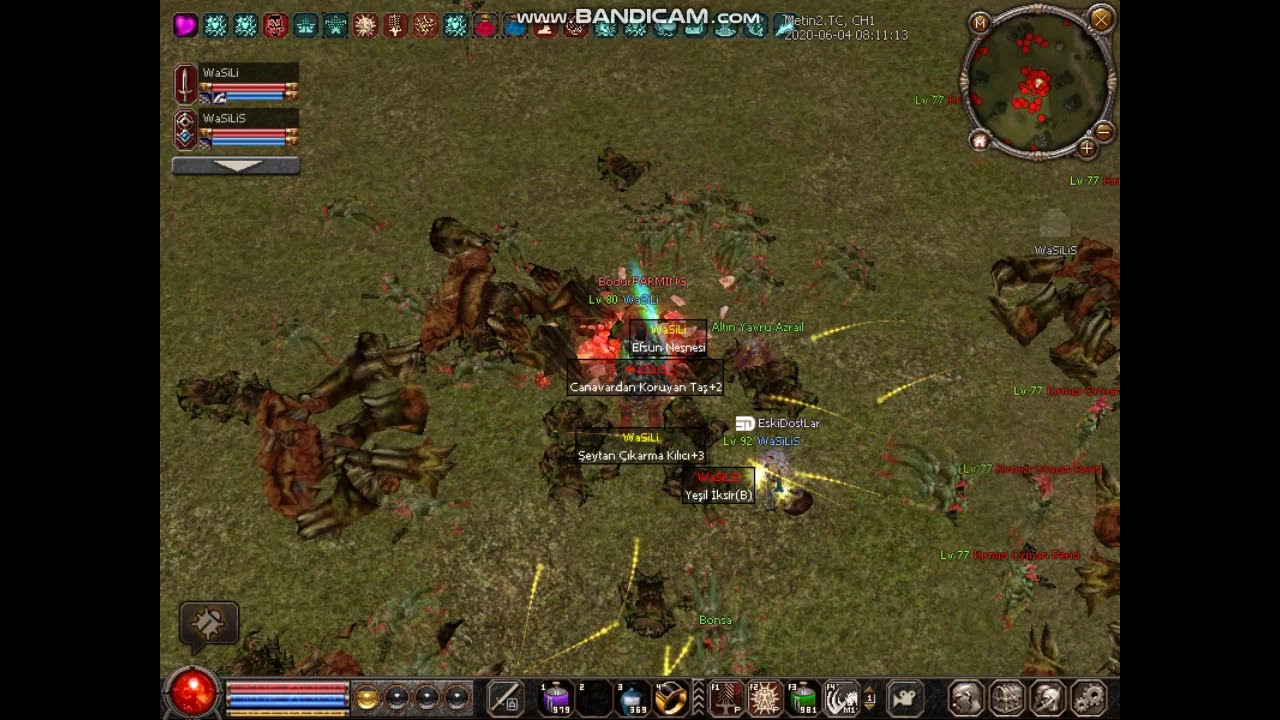
Task: Click the sword attack mode button
Action: coord(505,697)
